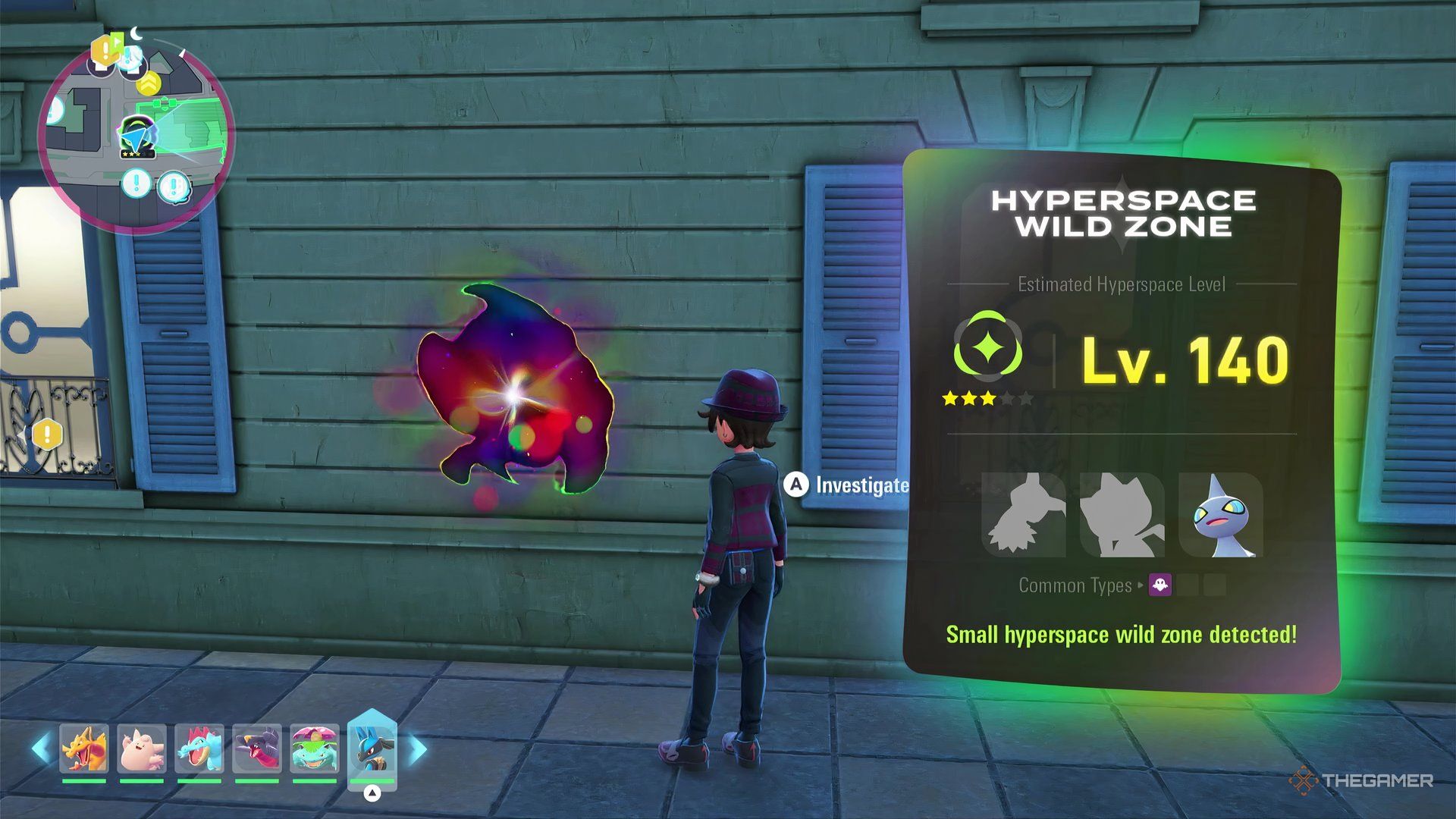This screenshot has height=819, width=1456.
Task: Click the highlighted Lucario party slot
Action: tap(372, 749)
